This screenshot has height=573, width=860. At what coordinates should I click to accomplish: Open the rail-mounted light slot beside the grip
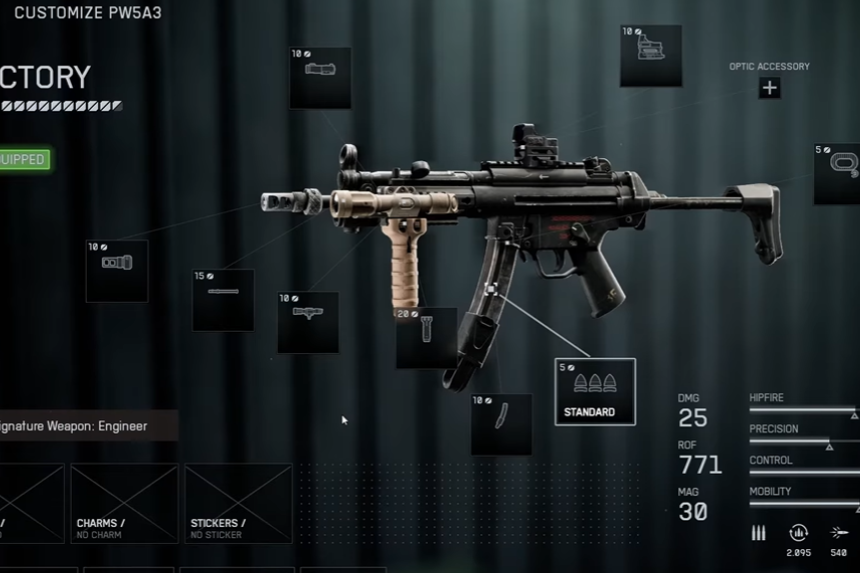[308, 322]
